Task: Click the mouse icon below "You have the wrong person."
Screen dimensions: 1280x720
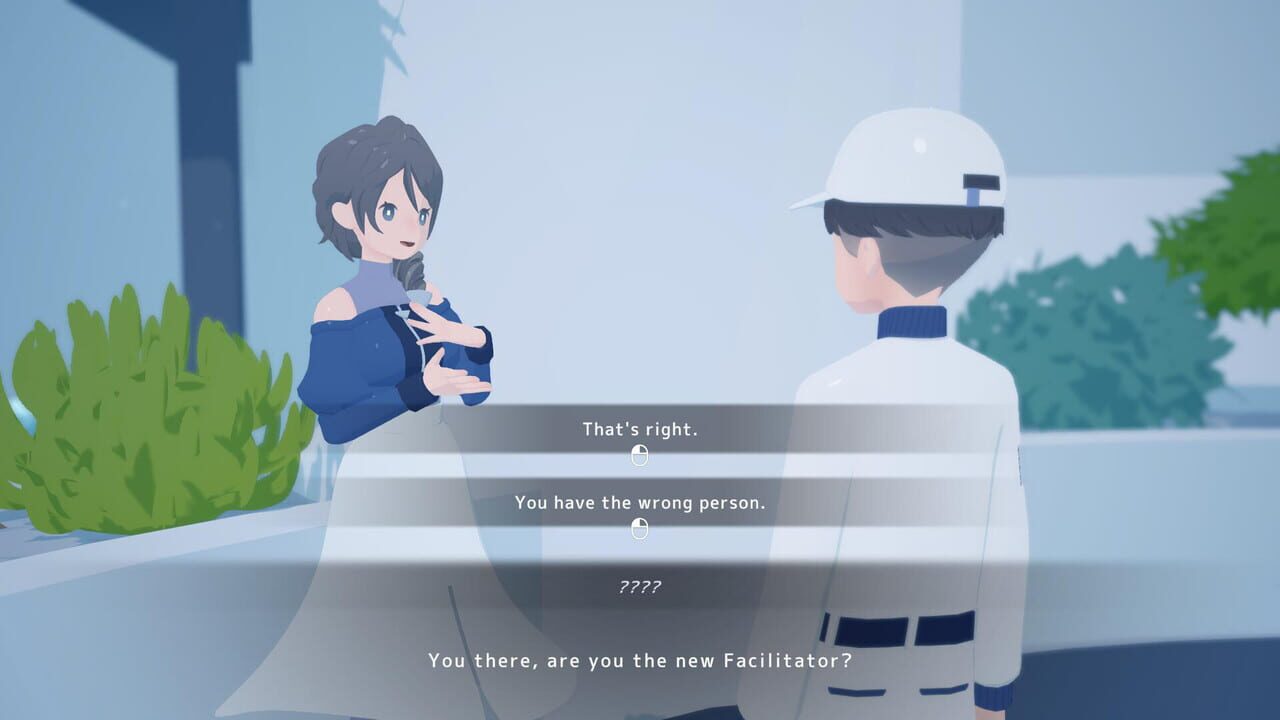Action: pyautogui.click(x=640, y=527)
